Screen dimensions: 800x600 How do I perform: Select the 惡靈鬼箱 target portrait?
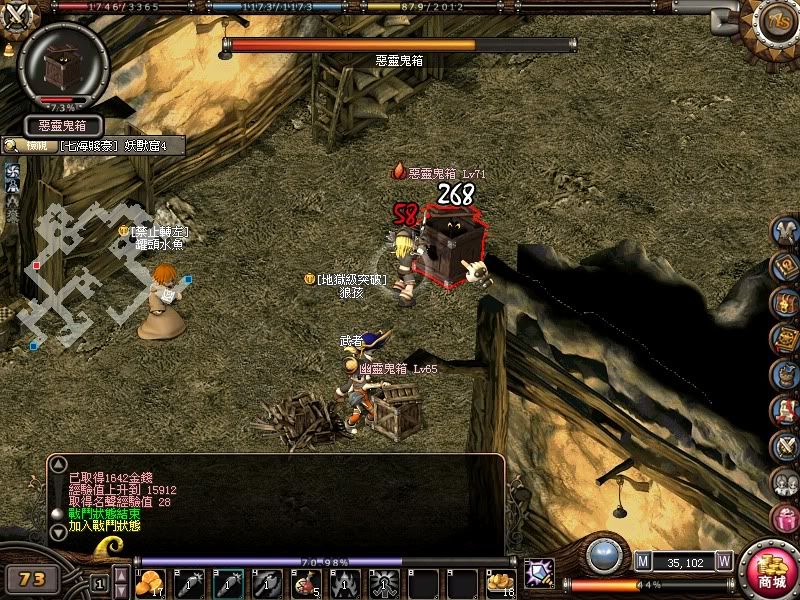coord(63,68)
